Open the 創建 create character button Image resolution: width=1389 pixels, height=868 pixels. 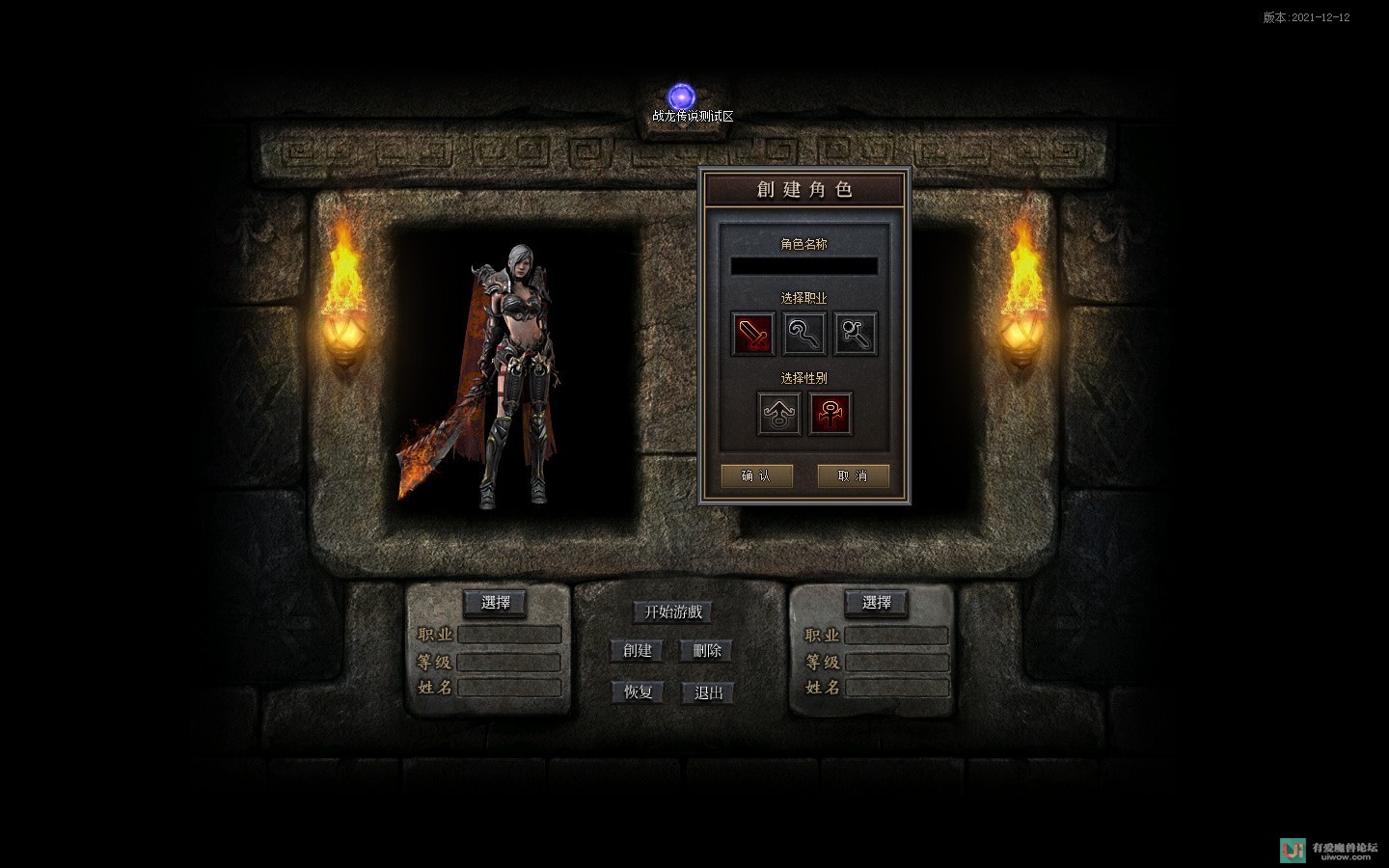coord(638,651)
